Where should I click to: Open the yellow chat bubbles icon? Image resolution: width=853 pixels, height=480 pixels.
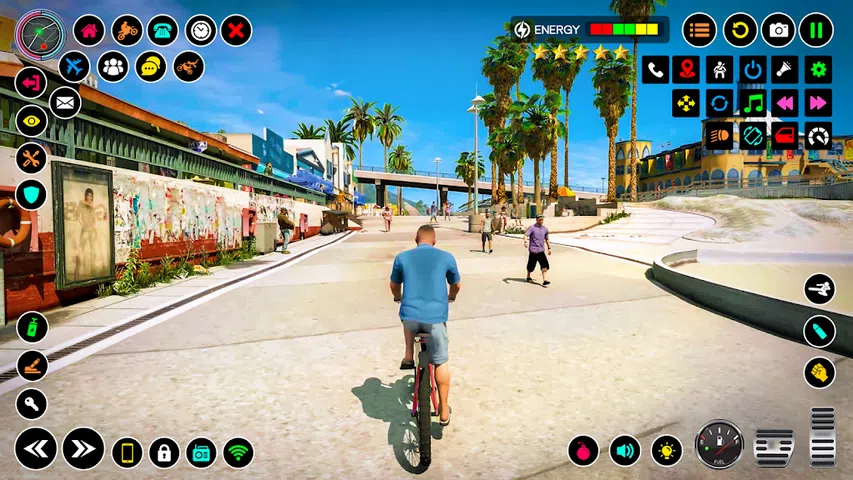pos(151,67)
